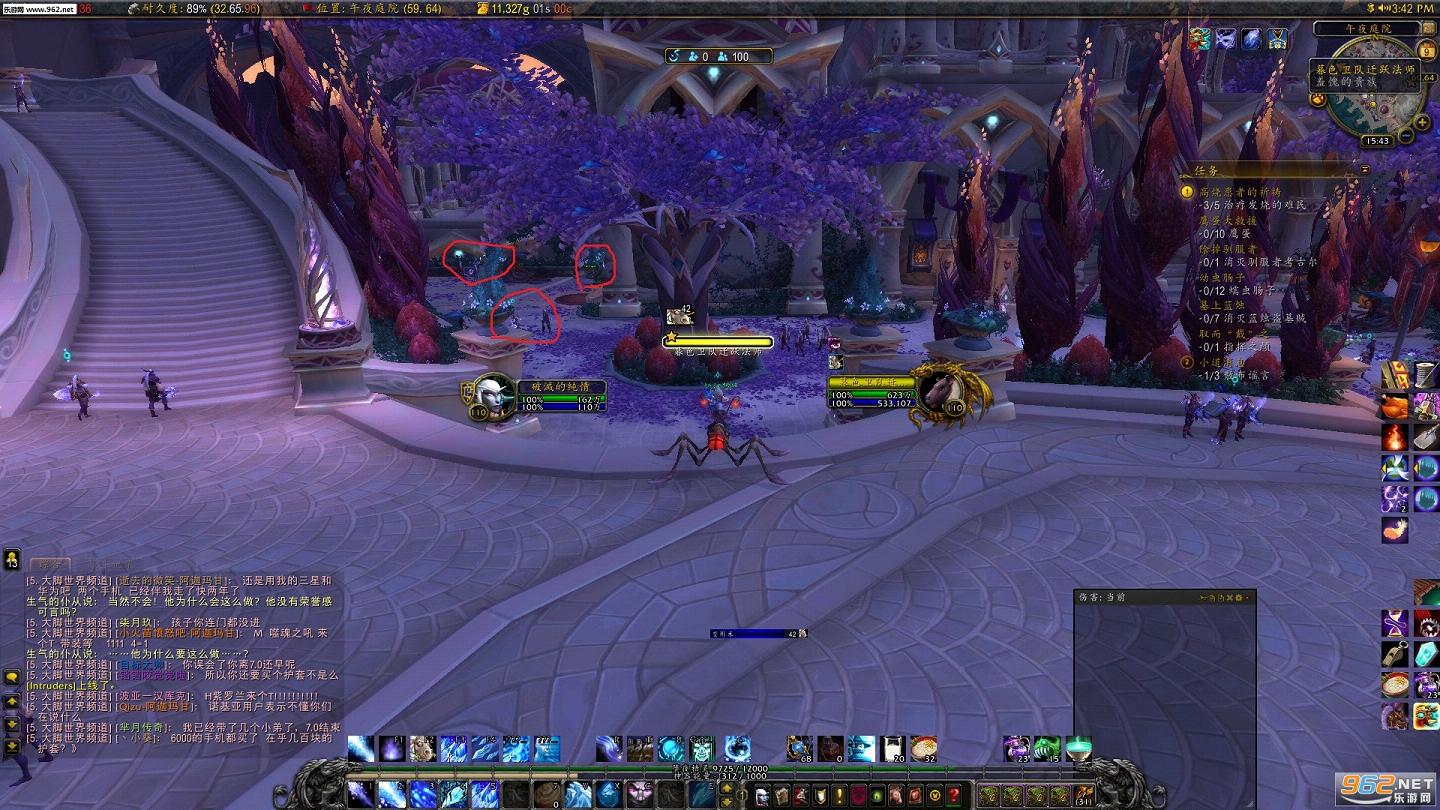Use the whistle item on the right bar
Viewport: 1440px width, 810px height.
pyautogui.click(x=1395, y=655)
